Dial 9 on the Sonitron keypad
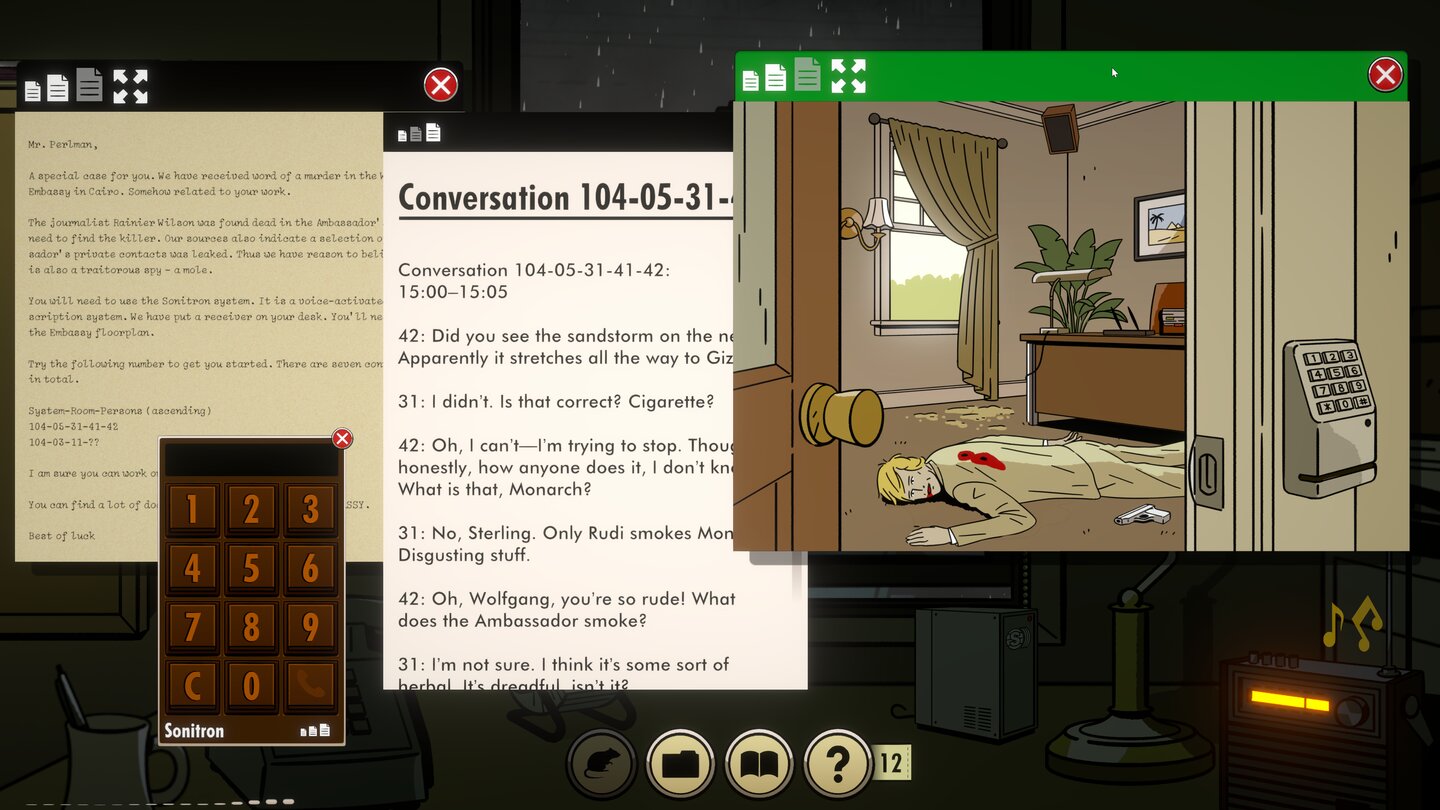Image resolution: width=1440 pixels, height=810 pixels. (310, 628)
